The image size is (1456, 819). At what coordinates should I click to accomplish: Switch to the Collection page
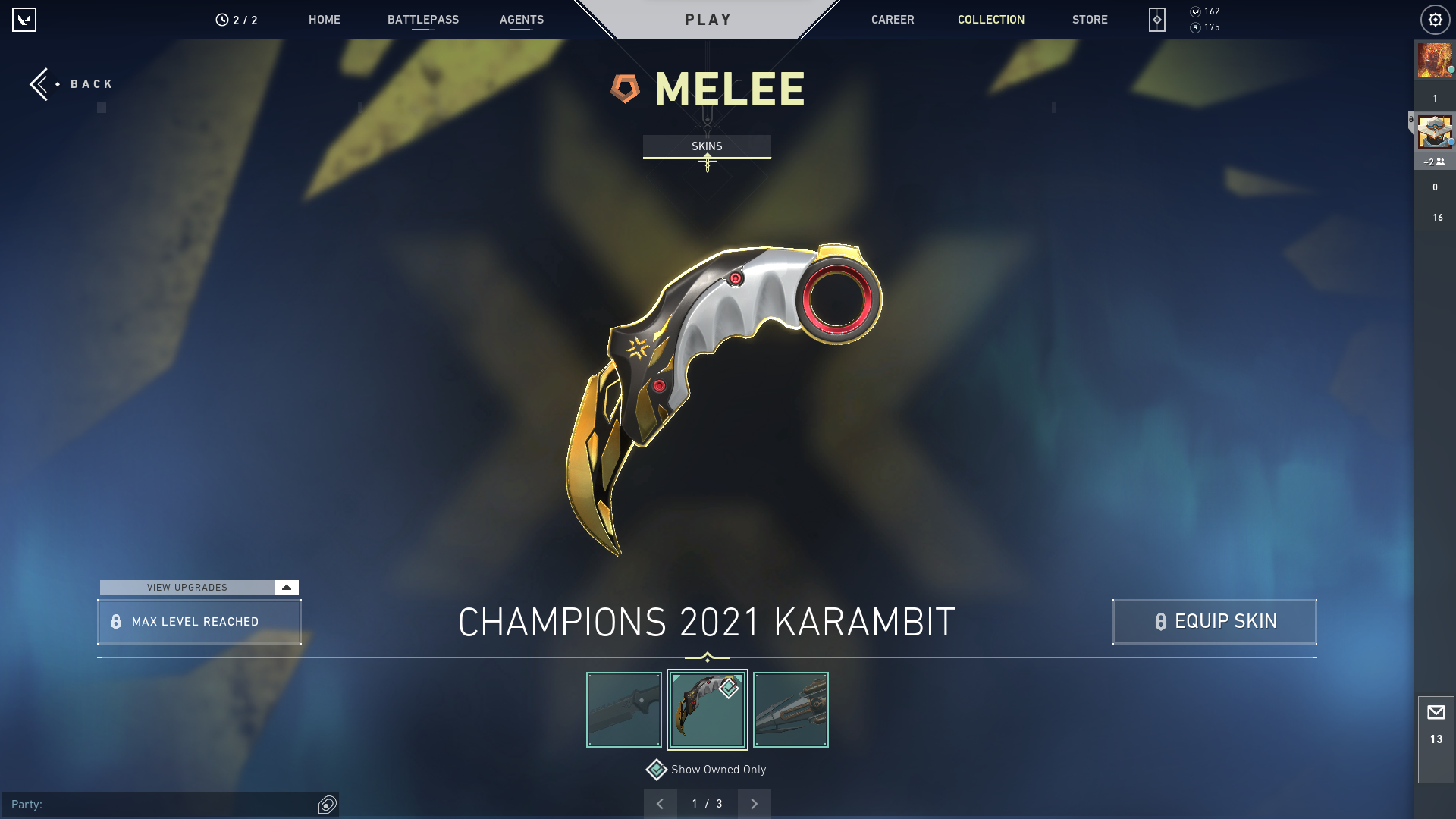(990, 20)
